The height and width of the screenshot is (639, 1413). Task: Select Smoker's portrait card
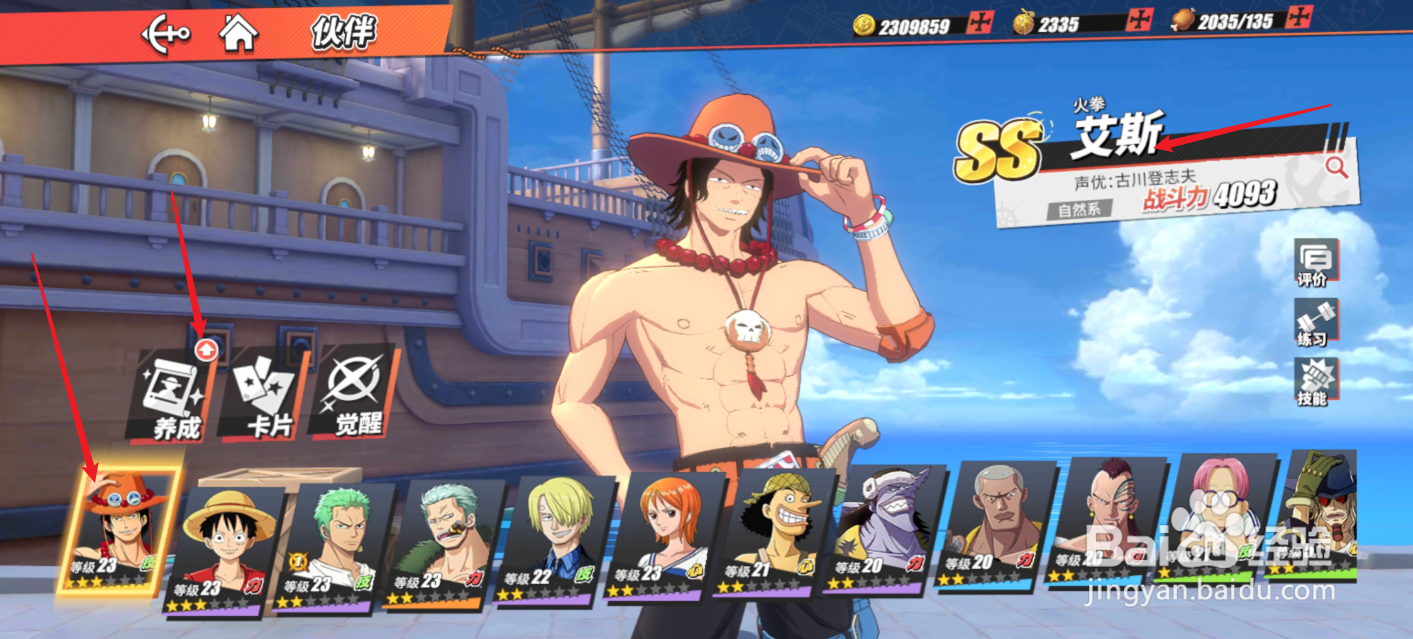pyautogui.click(x=444, y=541)
